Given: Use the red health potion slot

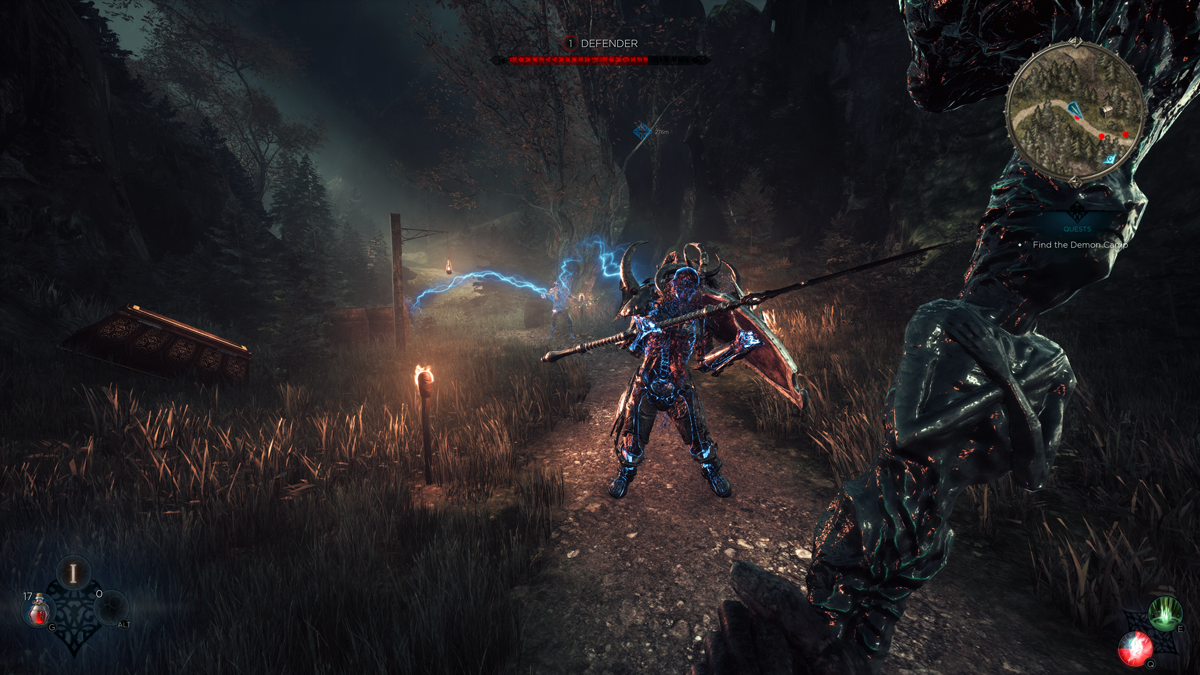Looking at the screenshot, I should [x=39, y=608].
